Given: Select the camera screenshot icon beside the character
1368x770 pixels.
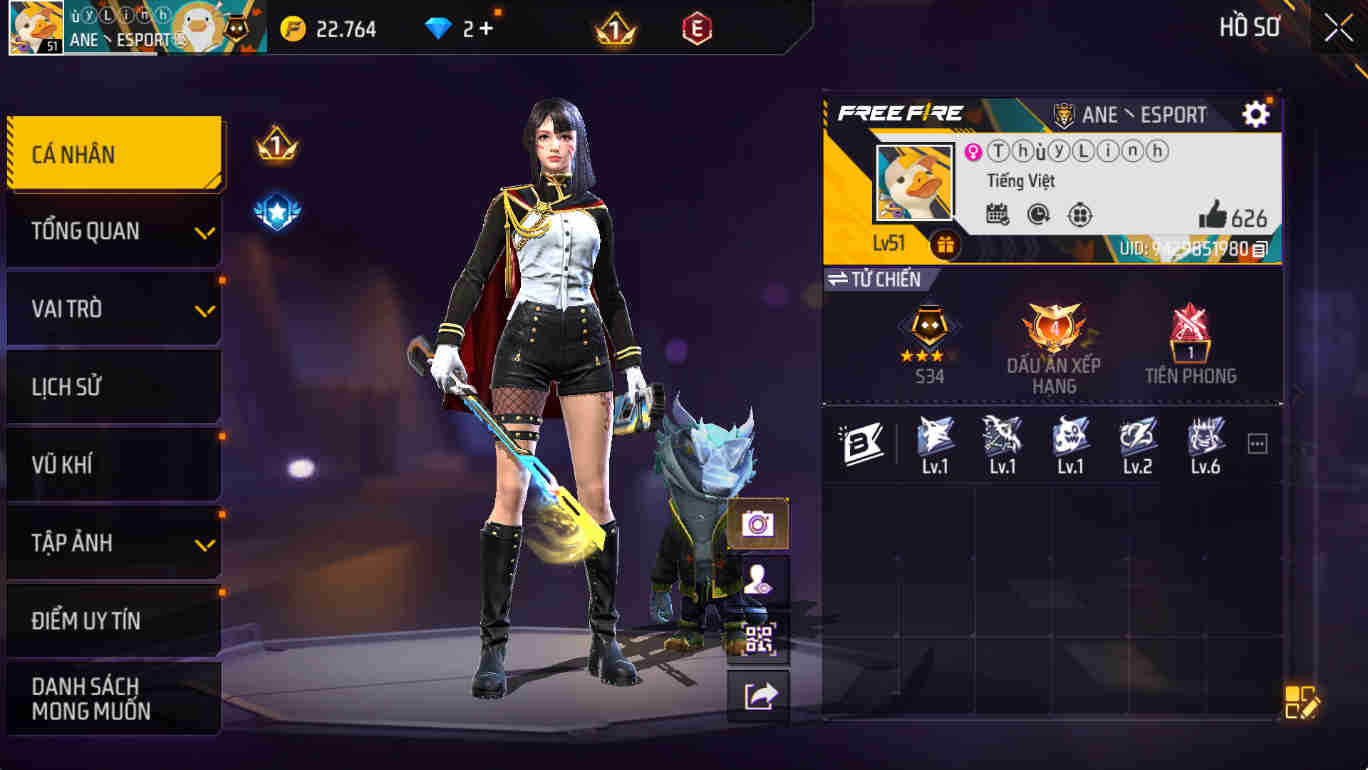Looking at the screenshot, I should 757,523.
